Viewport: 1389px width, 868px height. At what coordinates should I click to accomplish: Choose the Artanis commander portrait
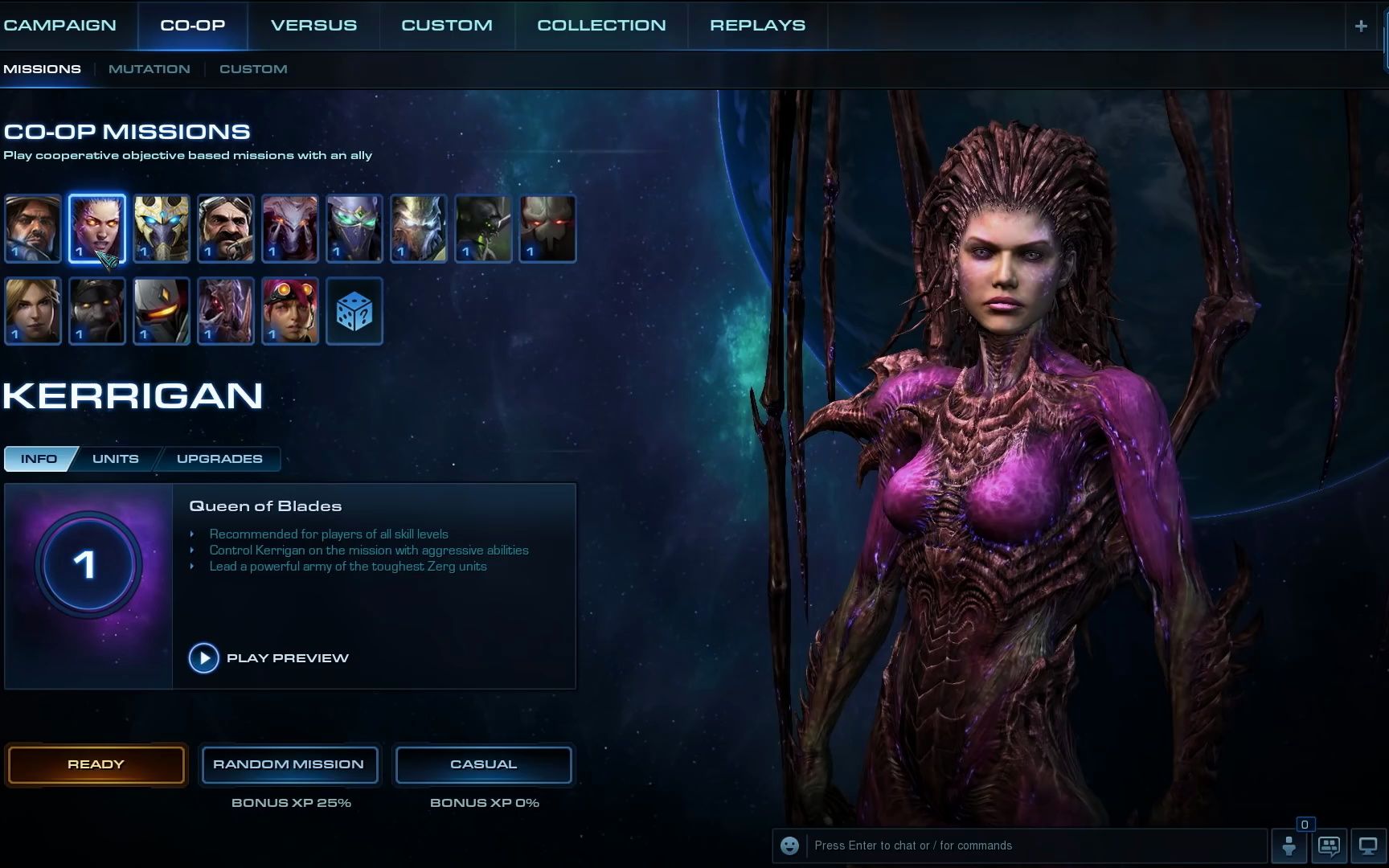(162, 229)
